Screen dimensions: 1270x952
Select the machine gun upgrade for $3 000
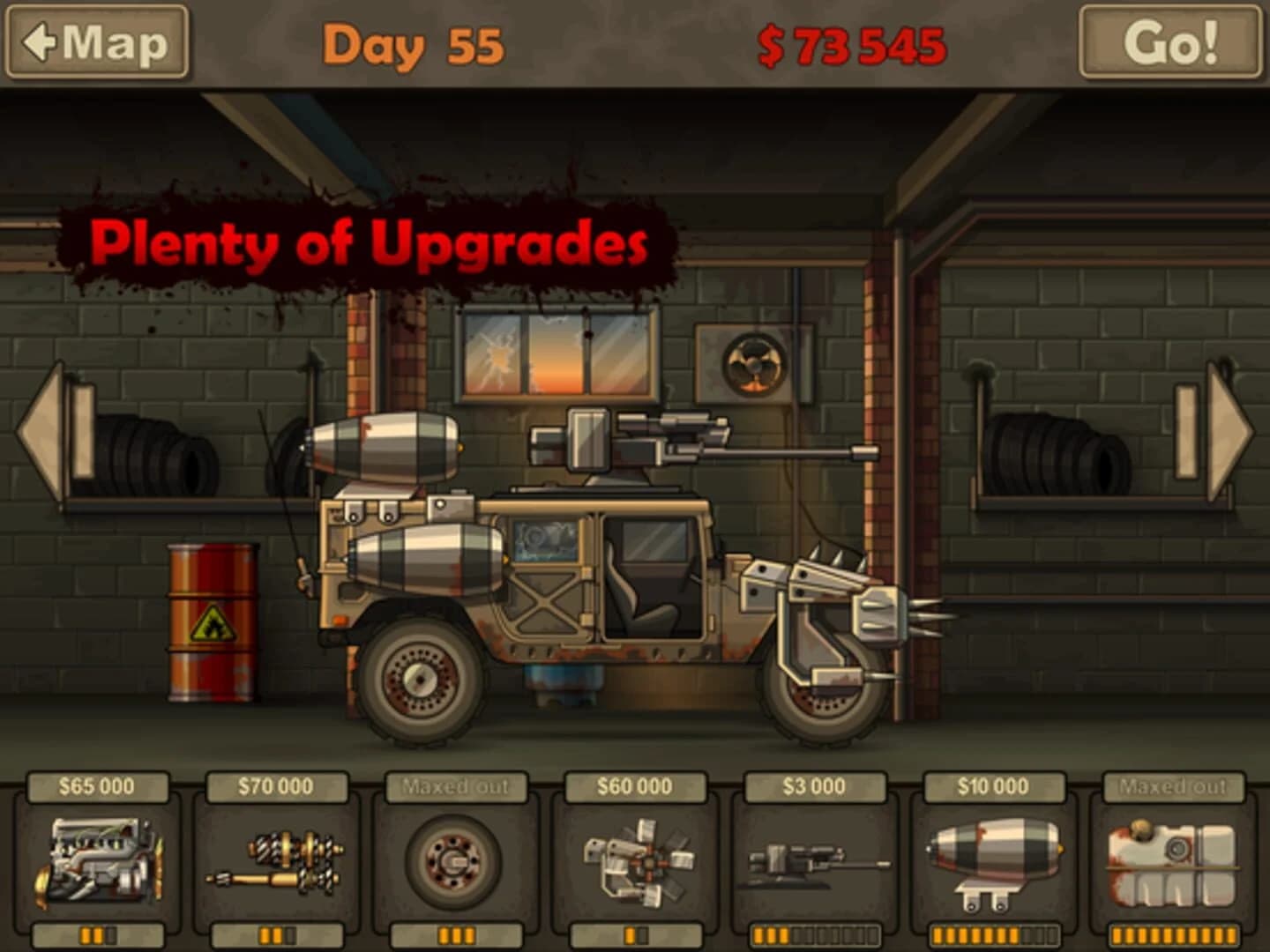tap(816, 864)
